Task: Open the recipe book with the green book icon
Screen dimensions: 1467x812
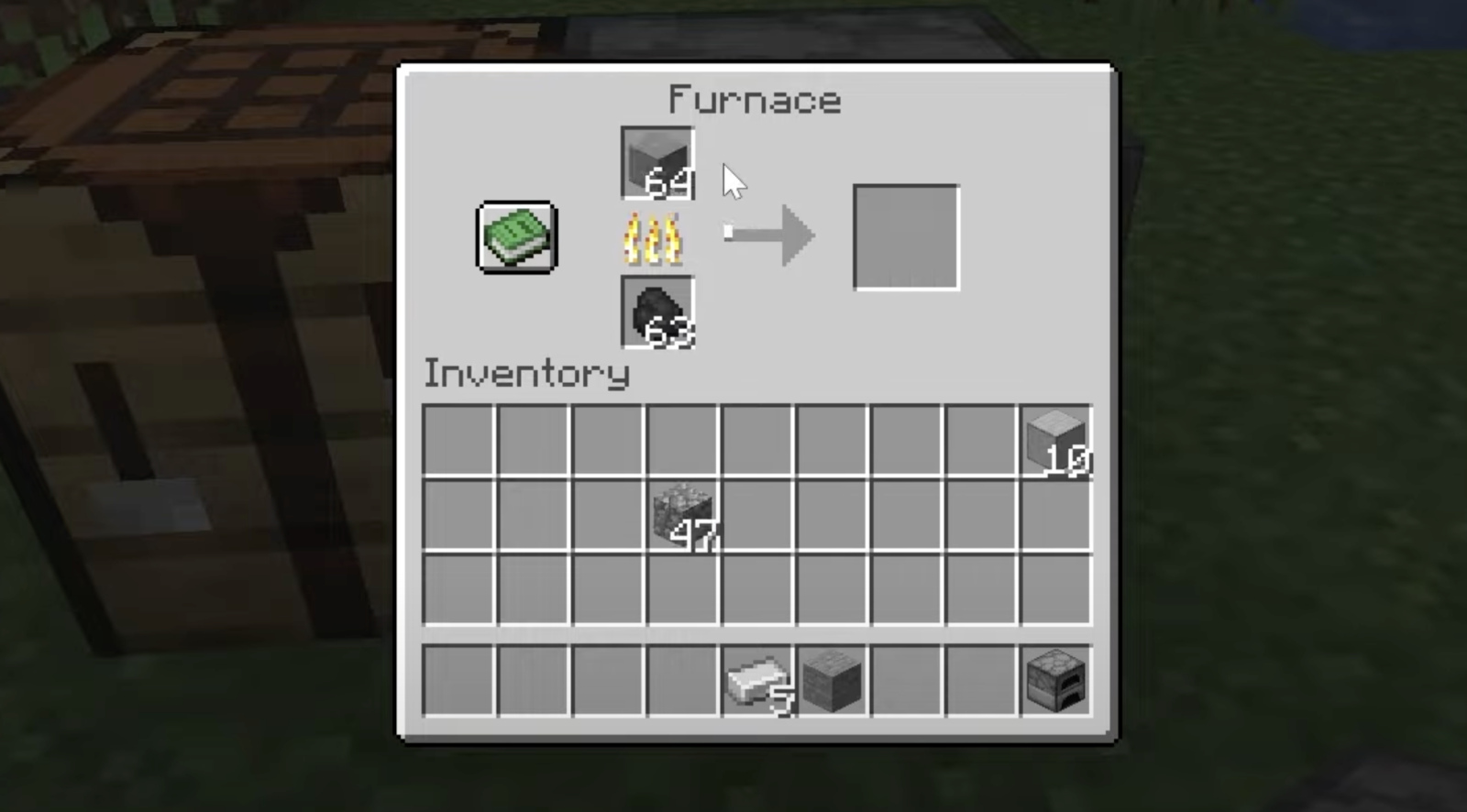Action: (x=515, y=236)
